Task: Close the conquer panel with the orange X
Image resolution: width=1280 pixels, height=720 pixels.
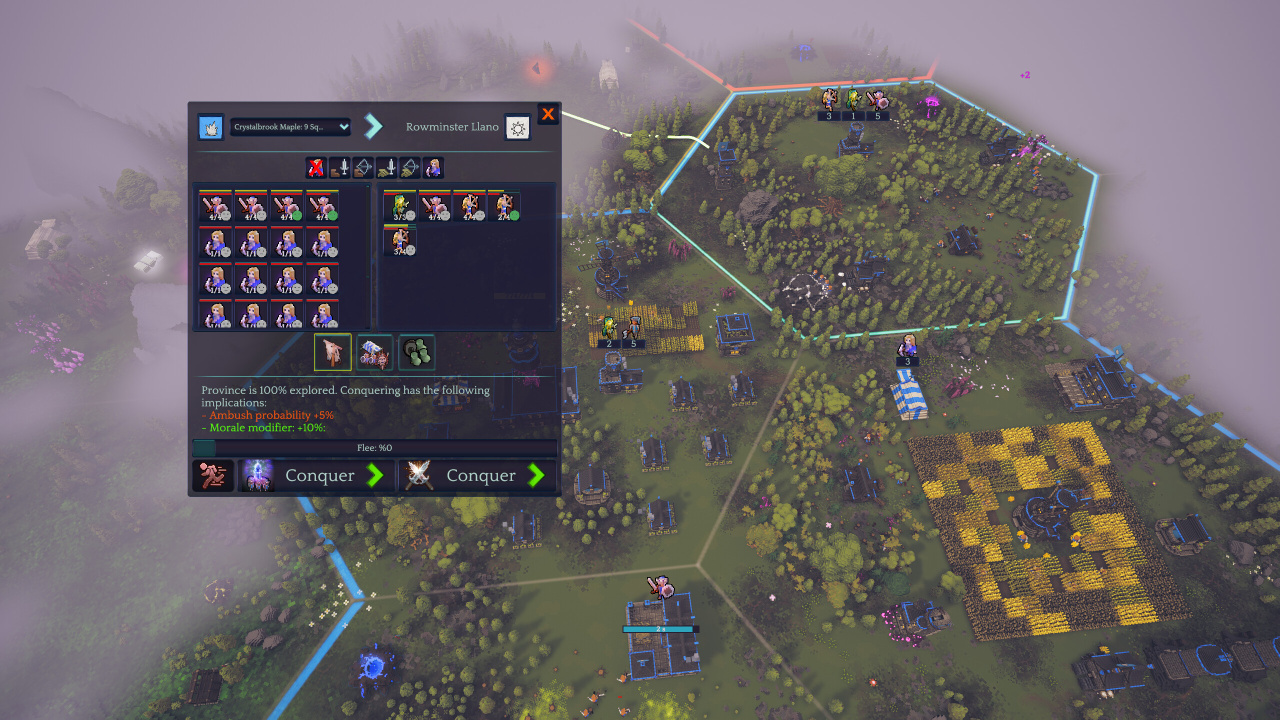Action: click(x=548, y=114)
